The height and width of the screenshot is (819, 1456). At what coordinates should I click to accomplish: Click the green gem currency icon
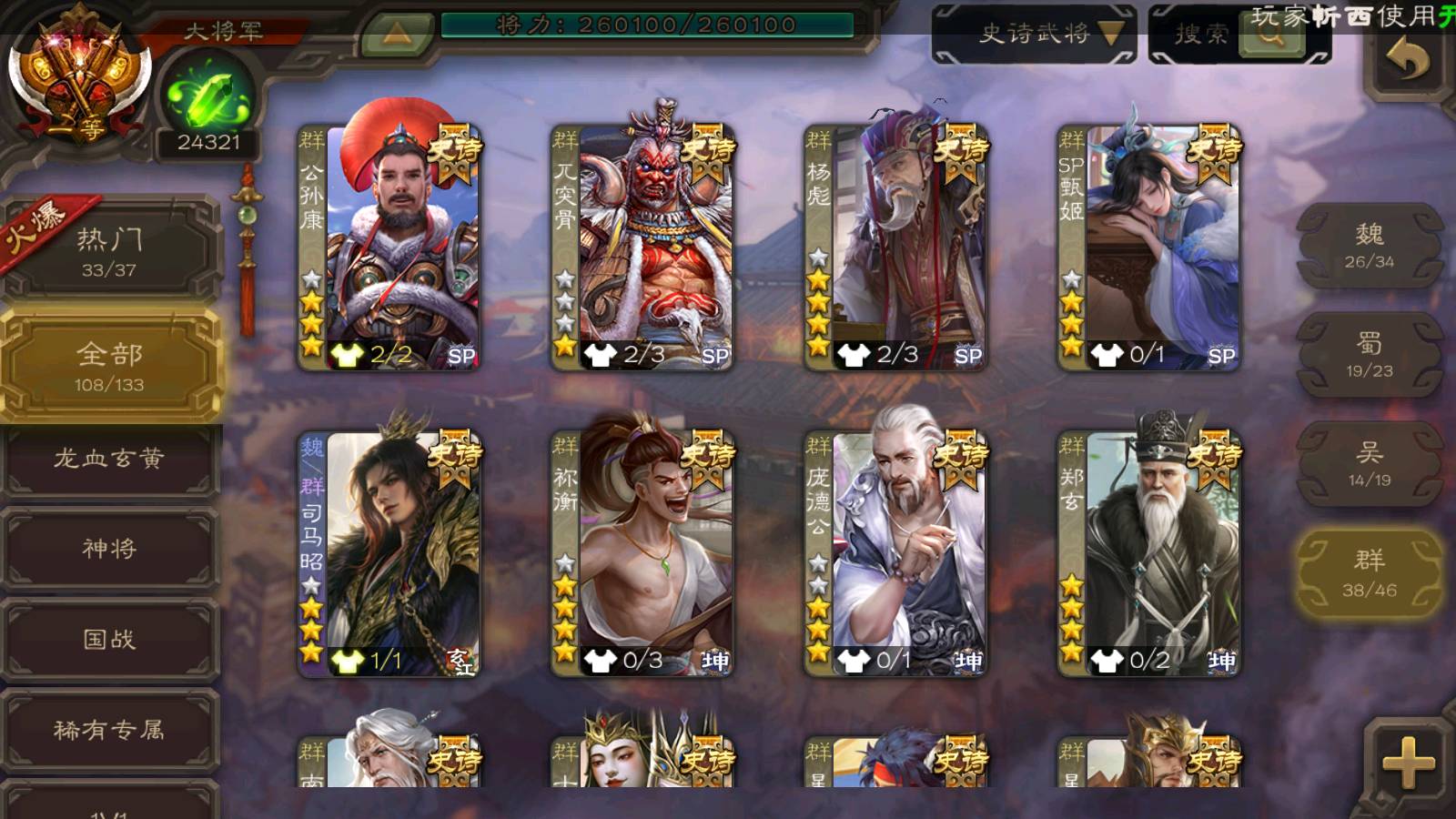point(208,98)
